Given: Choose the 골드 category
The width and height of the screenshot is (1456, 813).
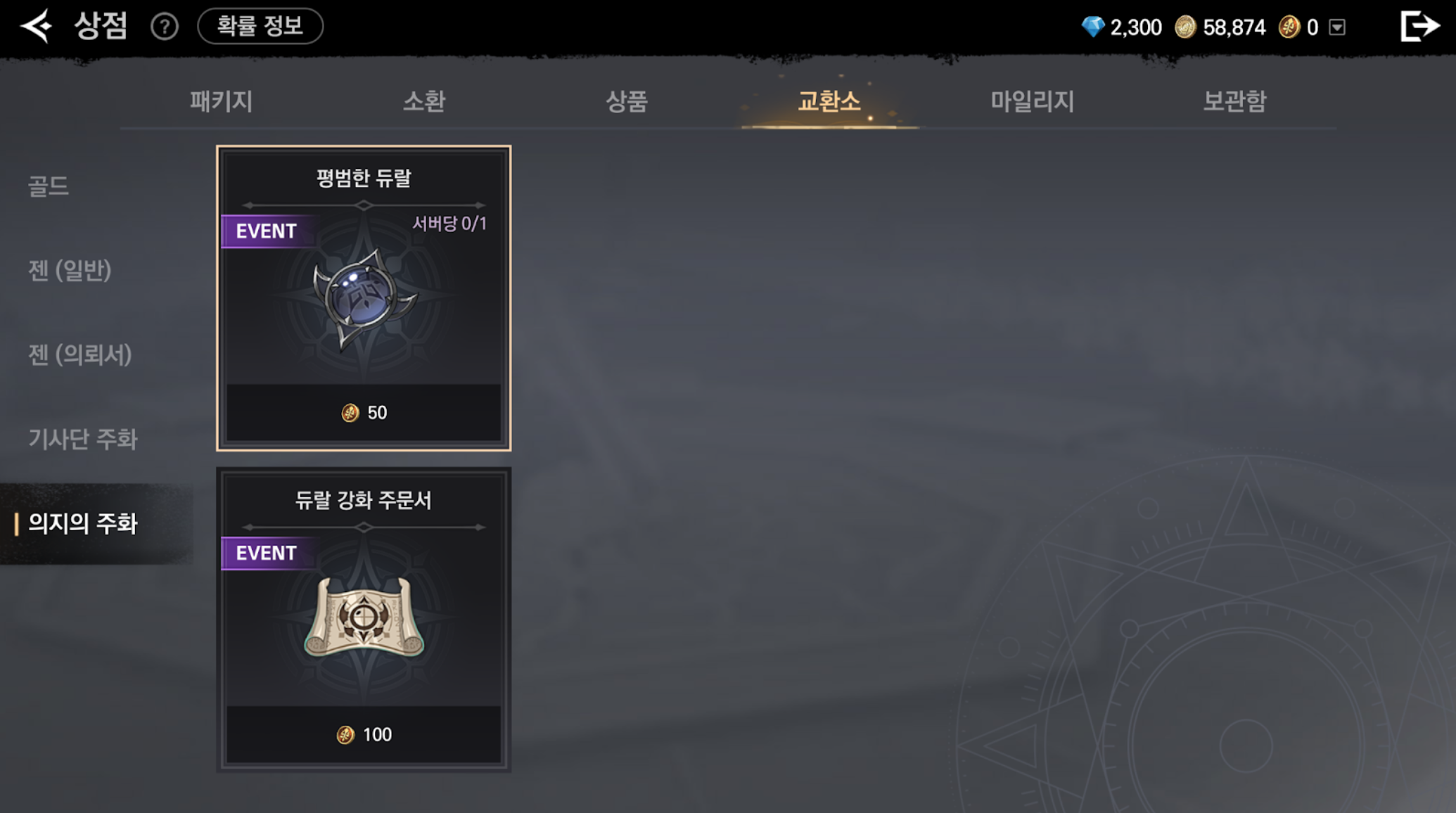Looking at the screenshot, I should click(x=49, y=186).
